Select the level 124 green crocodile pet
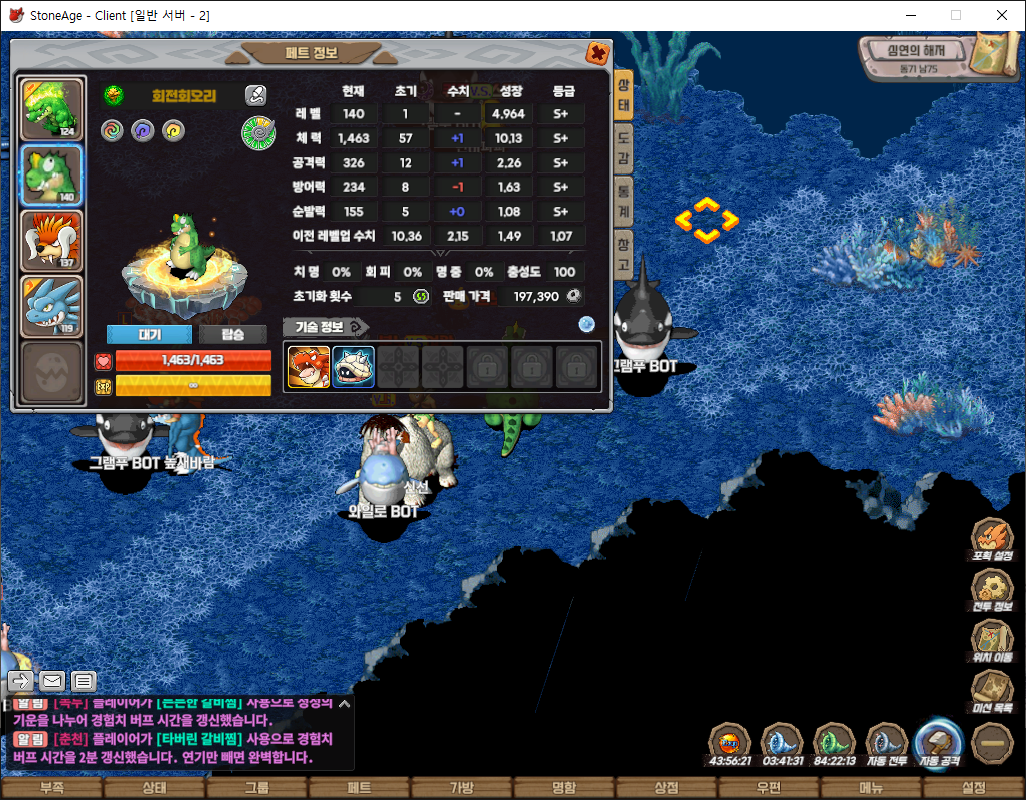 click(x=52, y=109)
